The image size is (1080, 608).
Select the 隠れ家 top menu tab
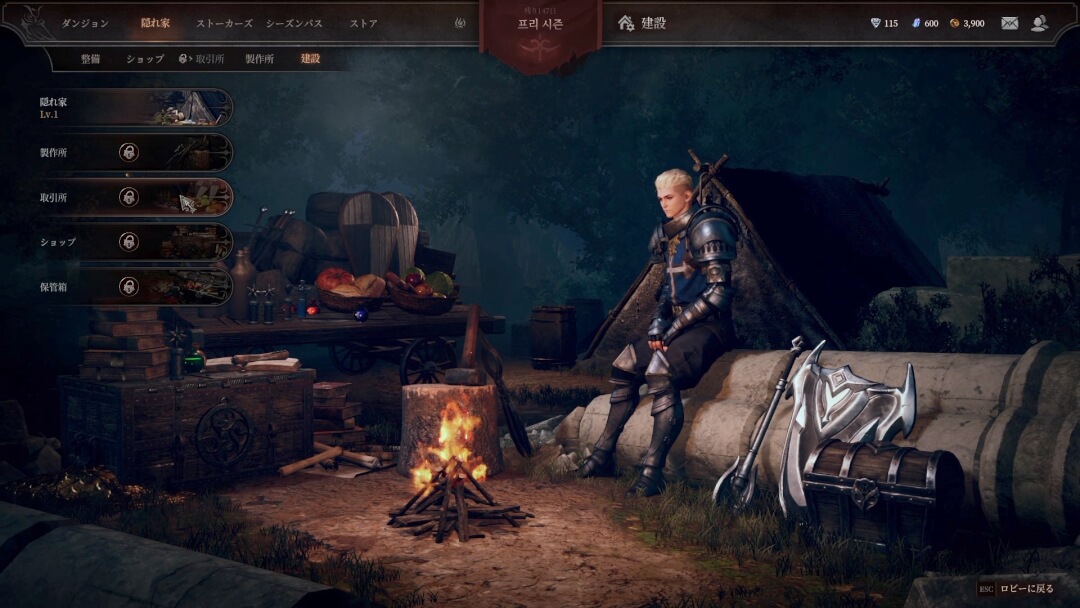(155, 23)
